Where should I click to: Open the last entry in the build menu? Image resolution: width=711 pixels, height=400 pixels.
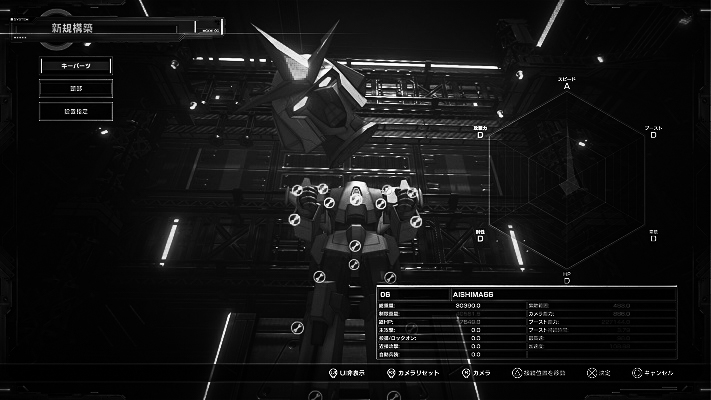point(76,111)
